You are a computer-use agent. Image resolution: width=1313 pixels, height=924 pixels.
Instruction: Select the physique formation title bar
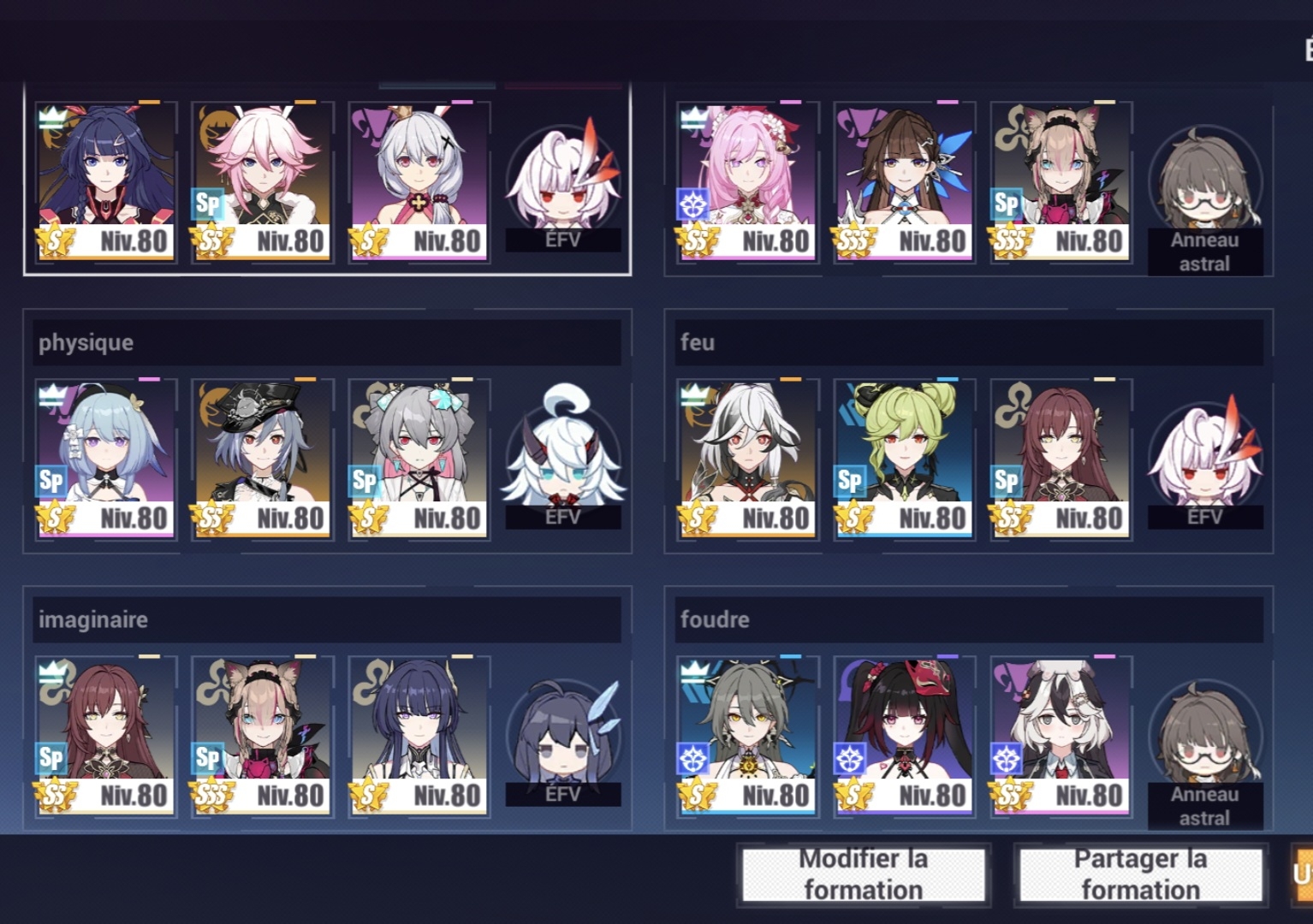click(x=327, y=342)
